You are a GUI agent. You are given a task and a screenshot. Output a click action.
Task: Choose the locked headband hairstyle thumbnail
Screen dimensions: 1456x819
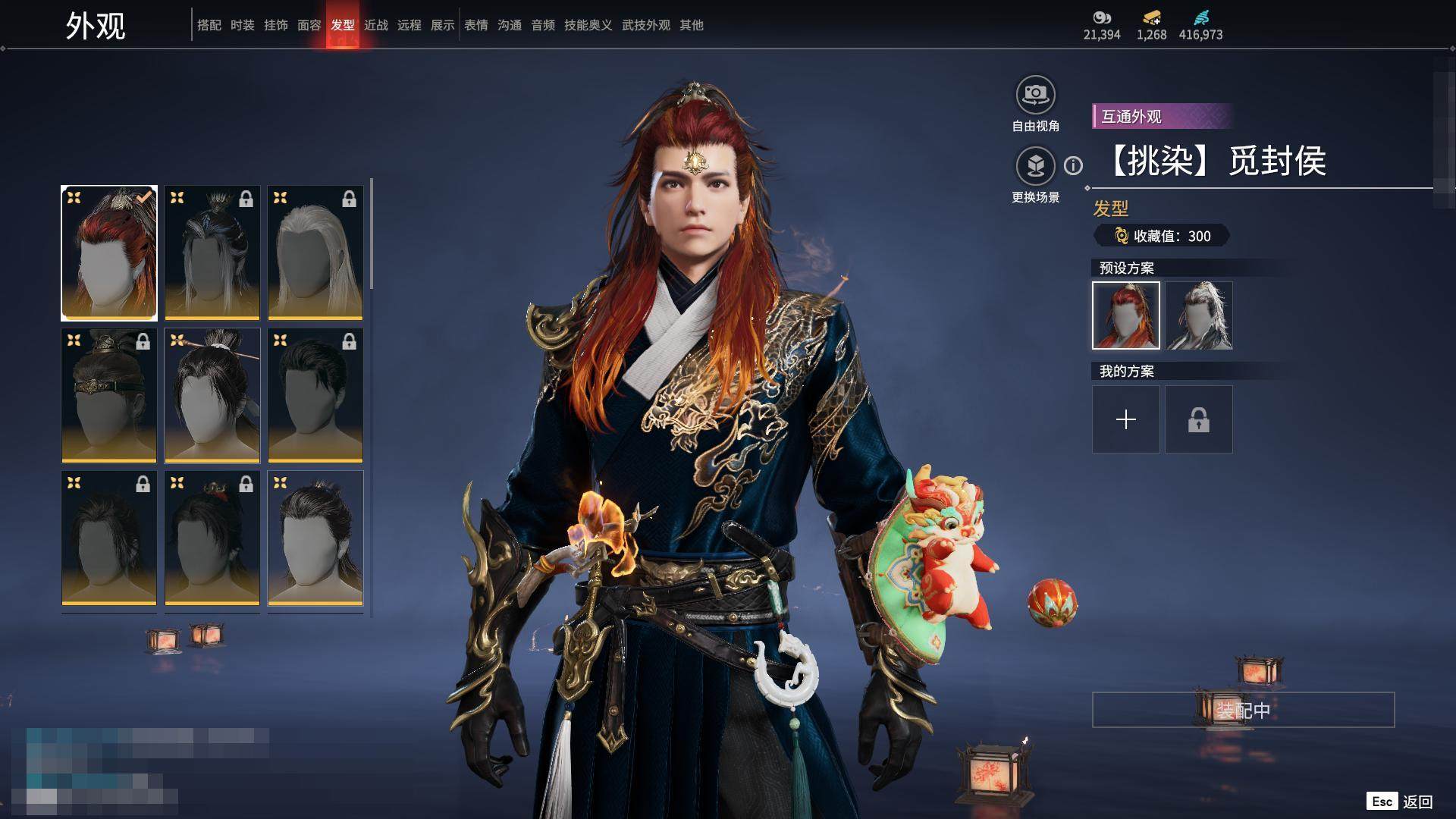click(109, 395)
